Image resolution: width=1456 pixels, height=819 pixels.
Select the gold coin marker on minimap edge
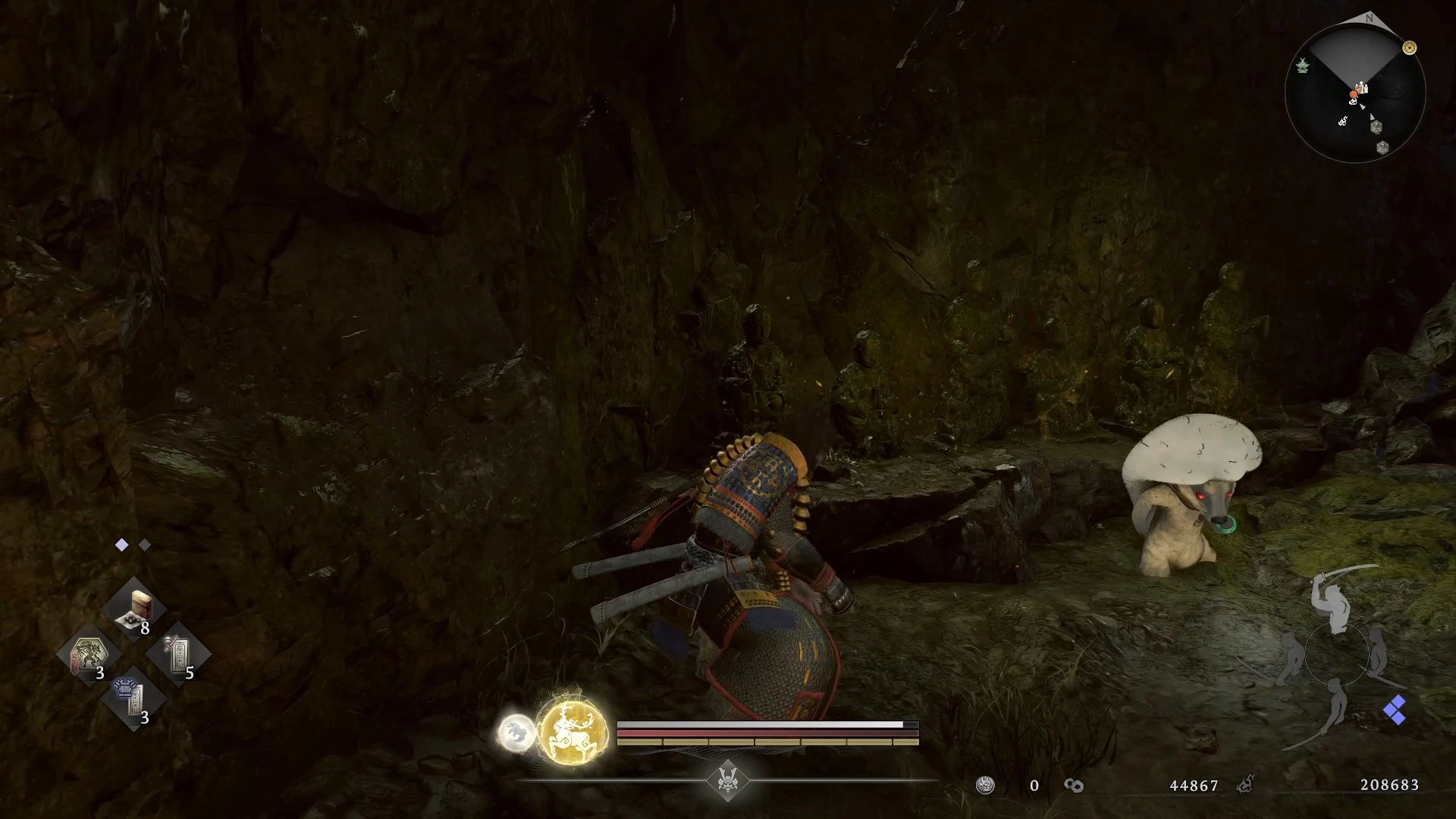pyautogui.click(x=1410, y=48)
